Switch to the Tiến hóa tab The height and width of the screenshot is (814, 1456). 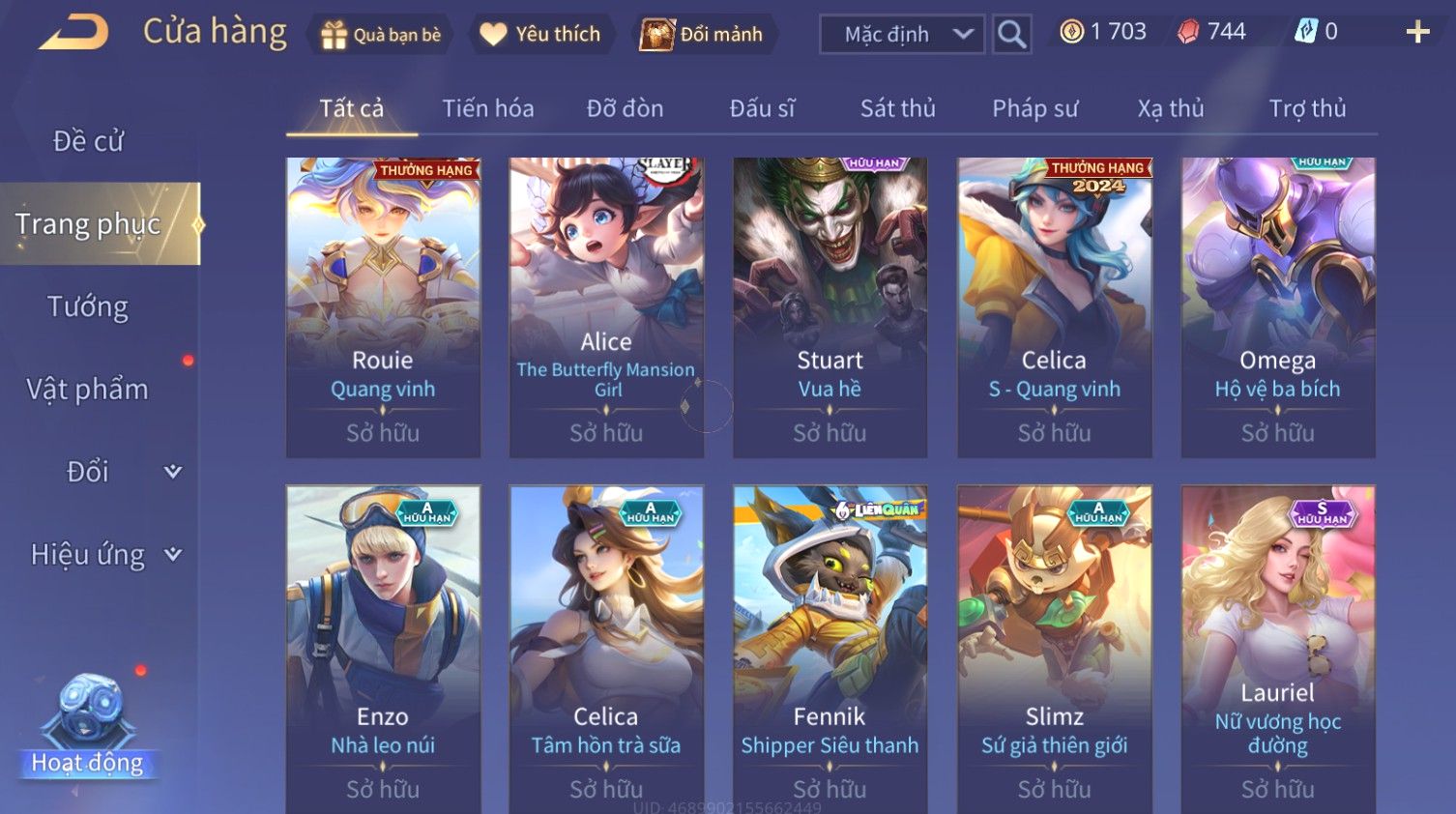(487, 108)
